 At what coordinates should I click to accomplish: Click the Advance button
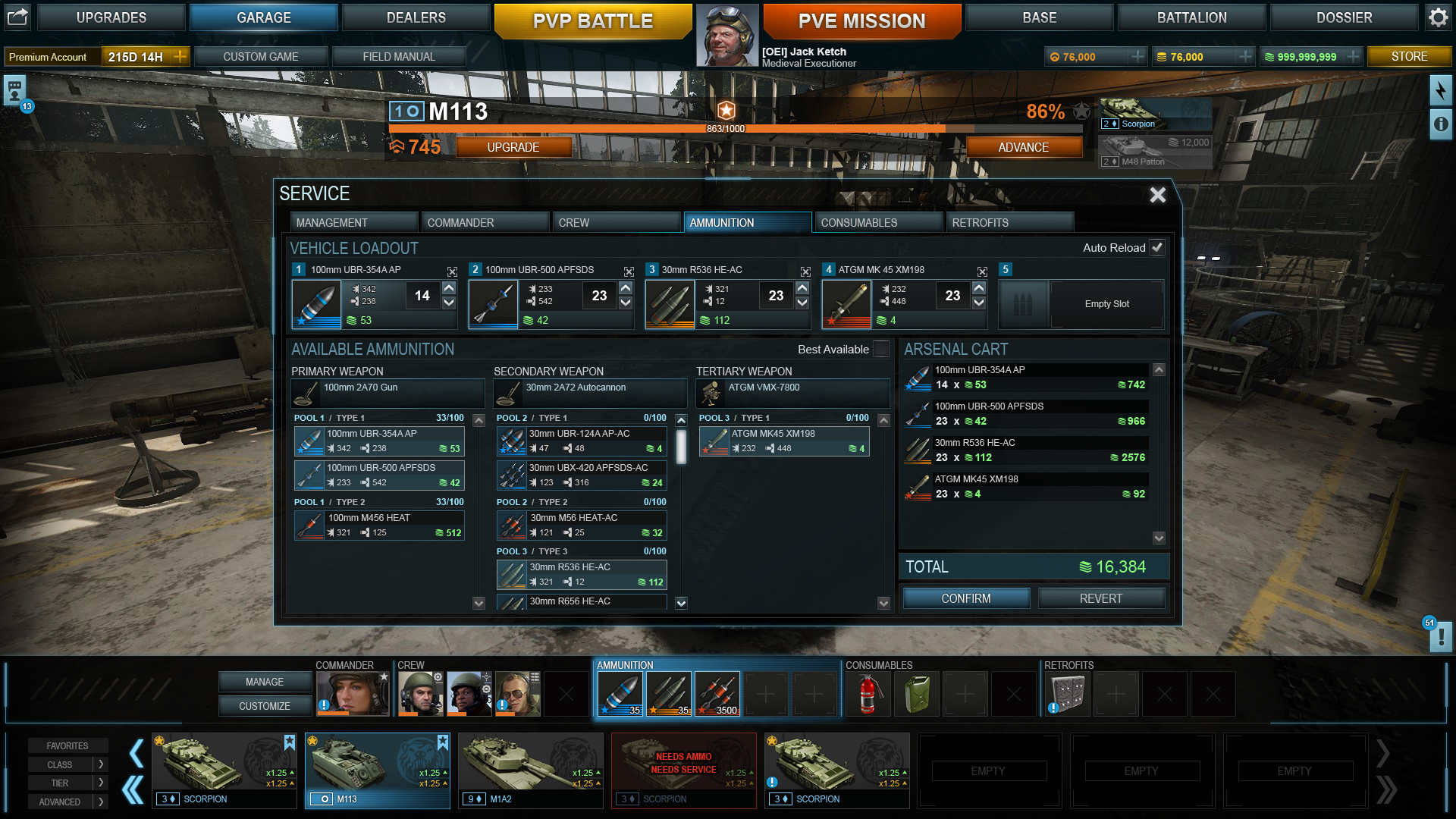click(x=1023, y=147)
